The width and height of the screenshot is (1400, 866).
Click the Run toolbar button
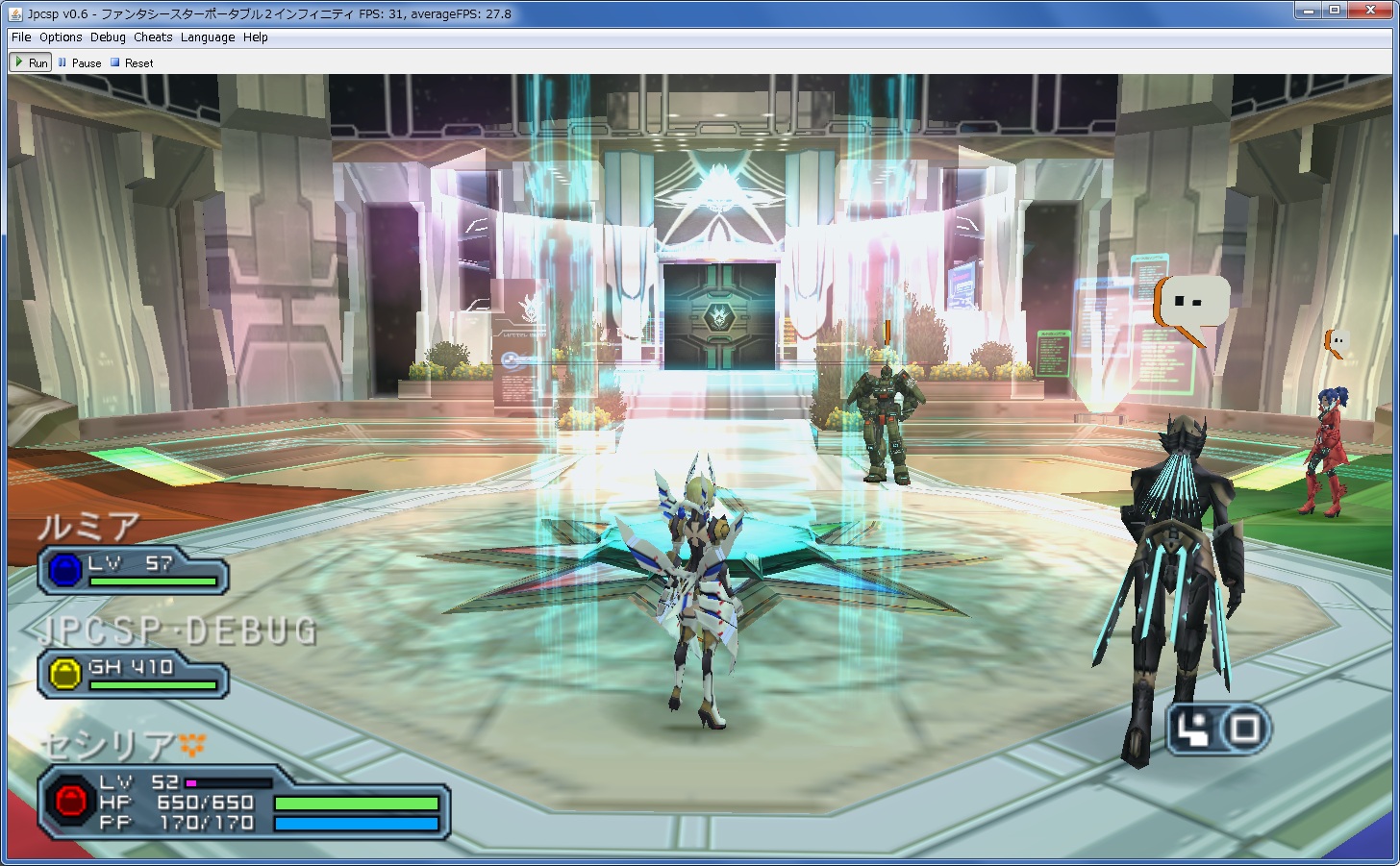[30, 62]
